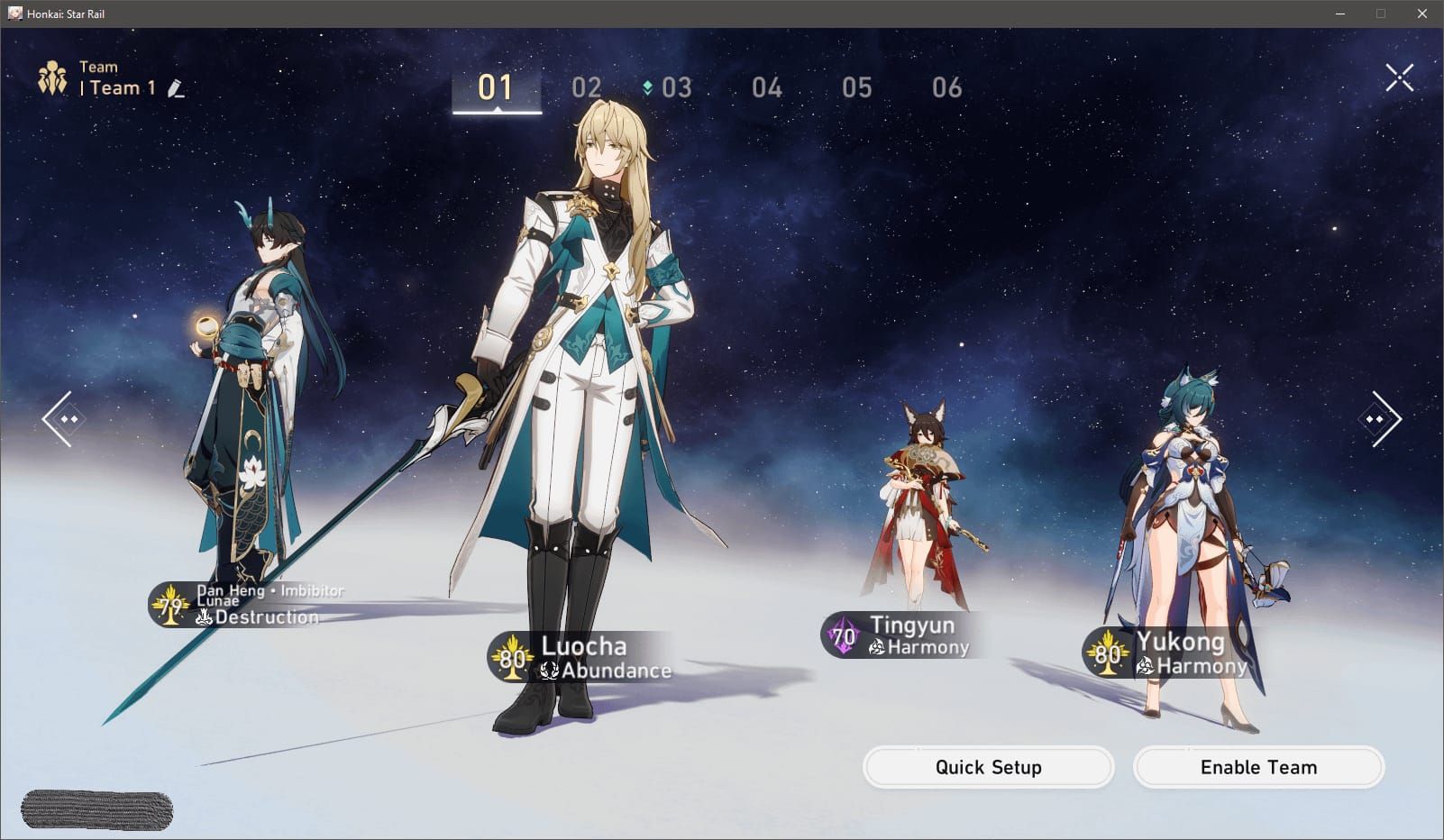Click the Harmony path icon beside Yukong
Viewport: 1444px width, 840px height.
coord(1145,665)
